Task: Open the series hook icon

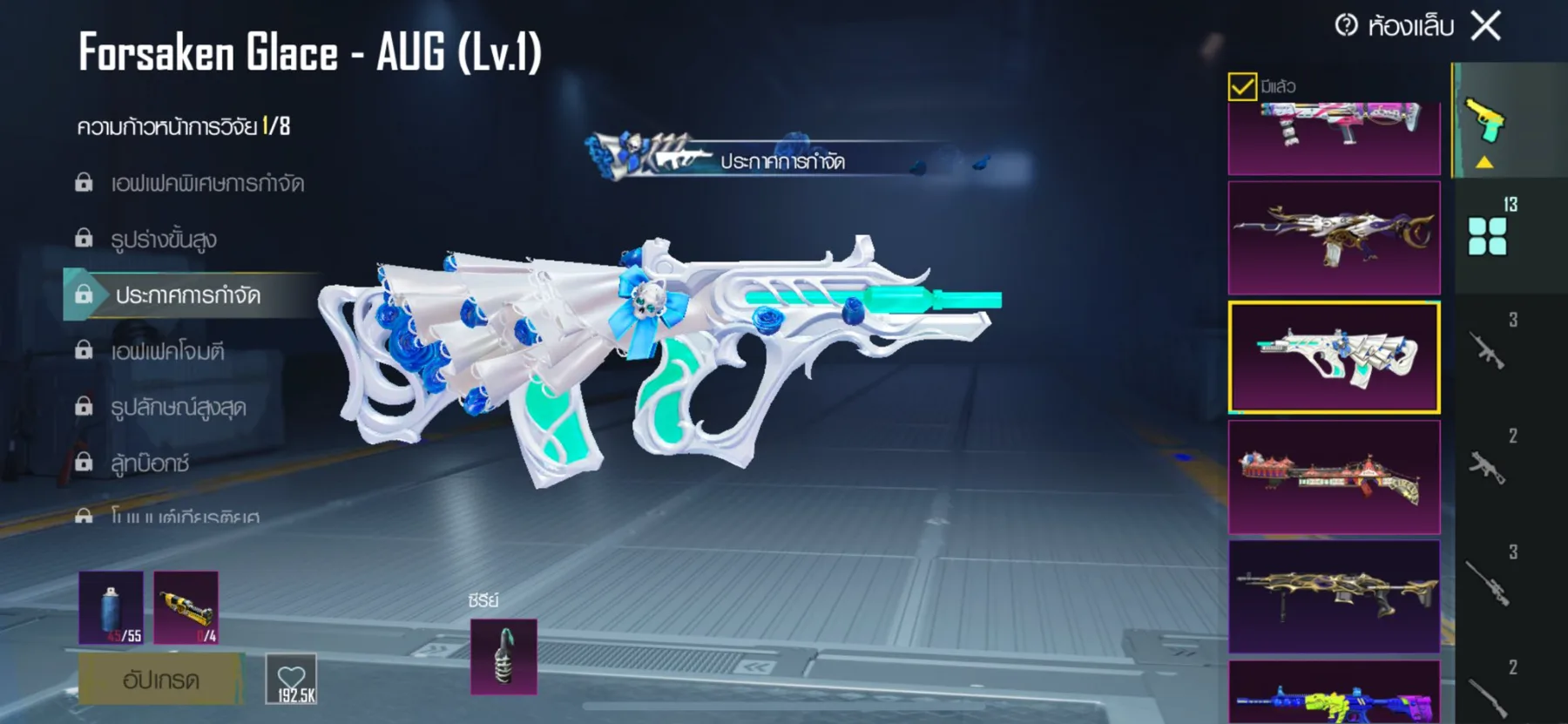Action: (504, 657)
